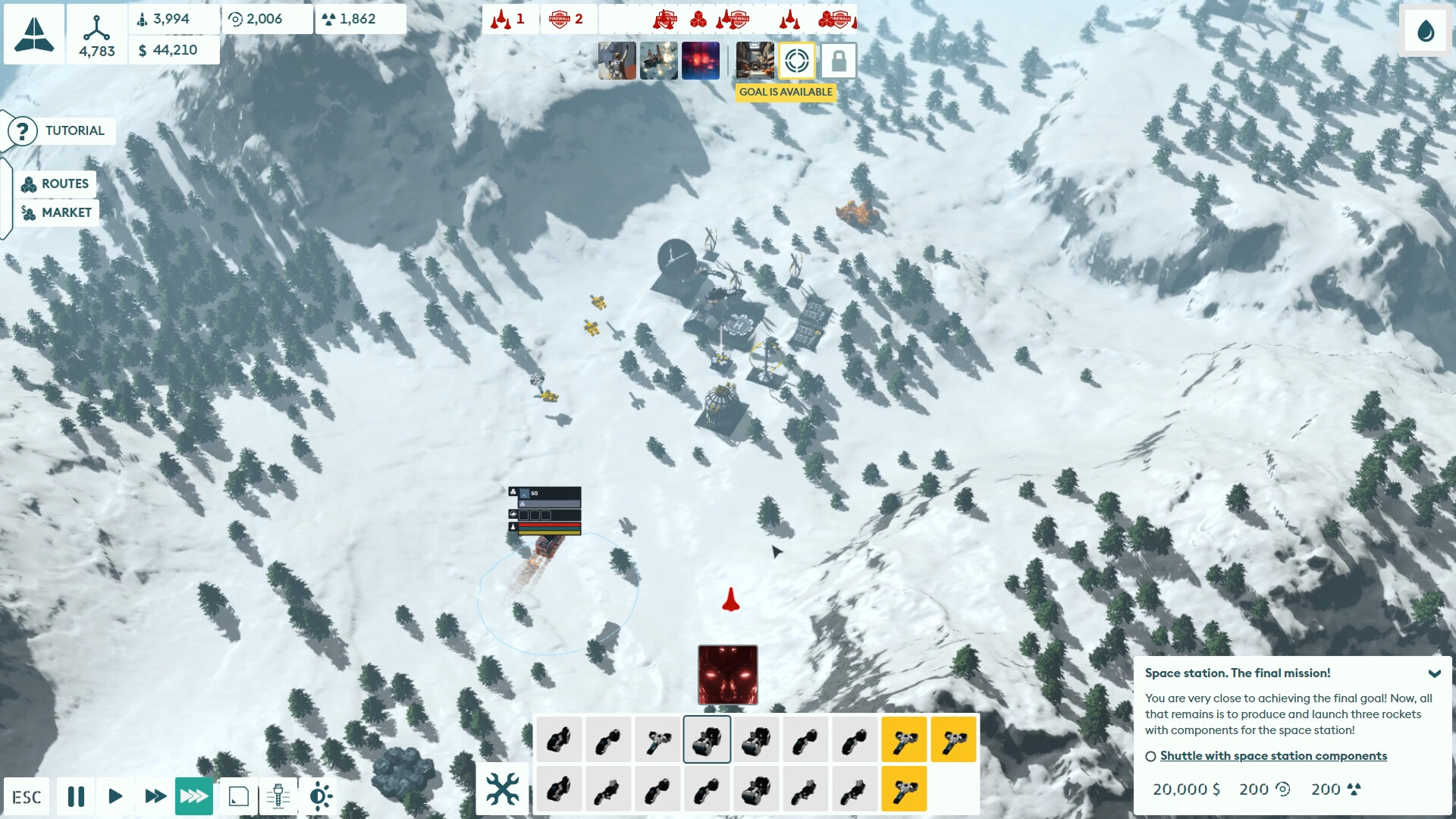Open the ROUTES panel
The height and width of the screenshot is (819, 1456).
[56, 184]
